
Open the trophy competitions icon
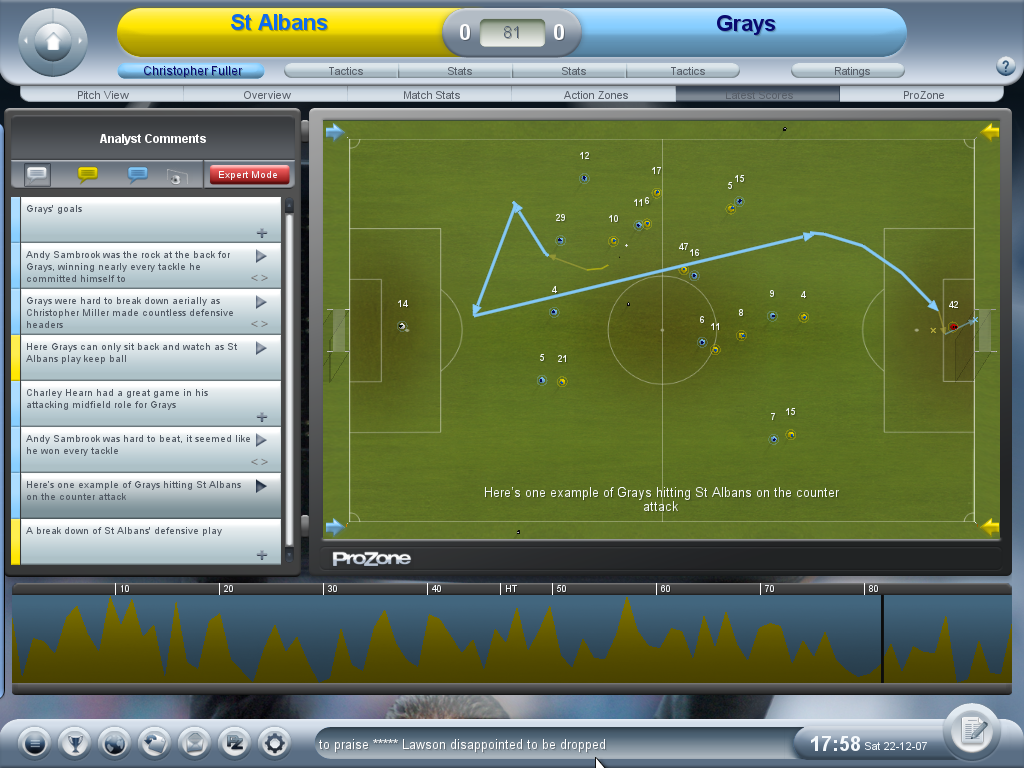click(x=74, y=743)
